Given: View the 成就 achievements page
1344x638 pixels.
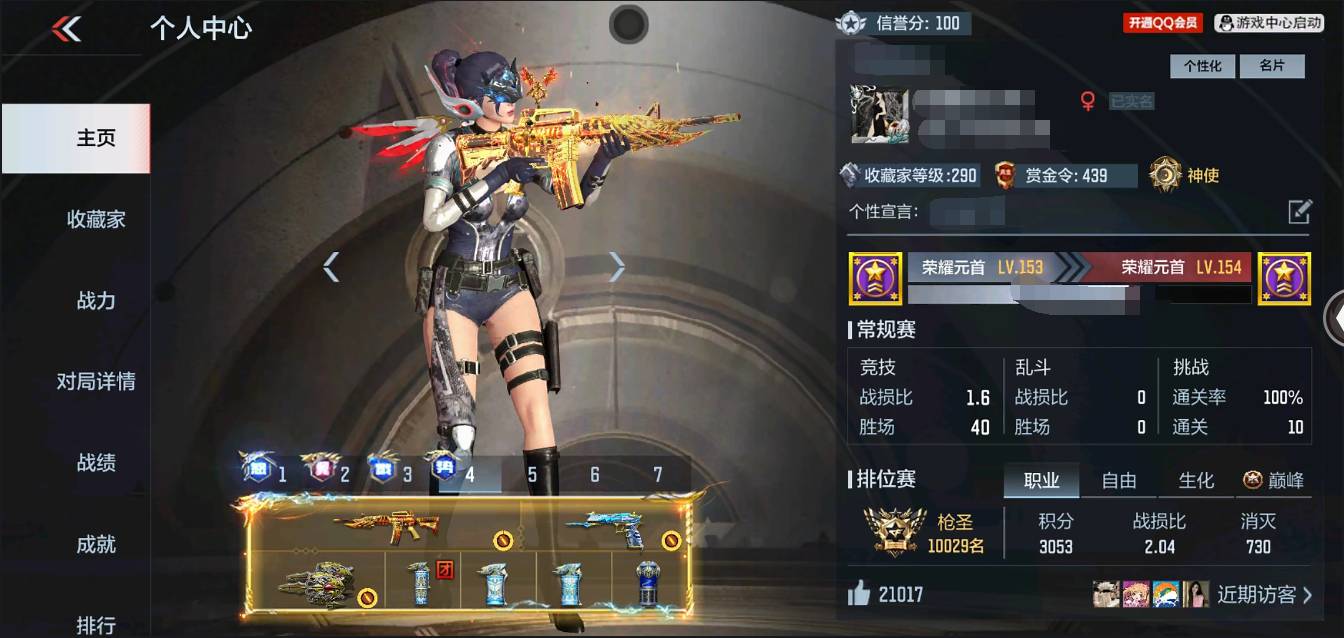Looking at the screenshot, I should coord(96,544).
